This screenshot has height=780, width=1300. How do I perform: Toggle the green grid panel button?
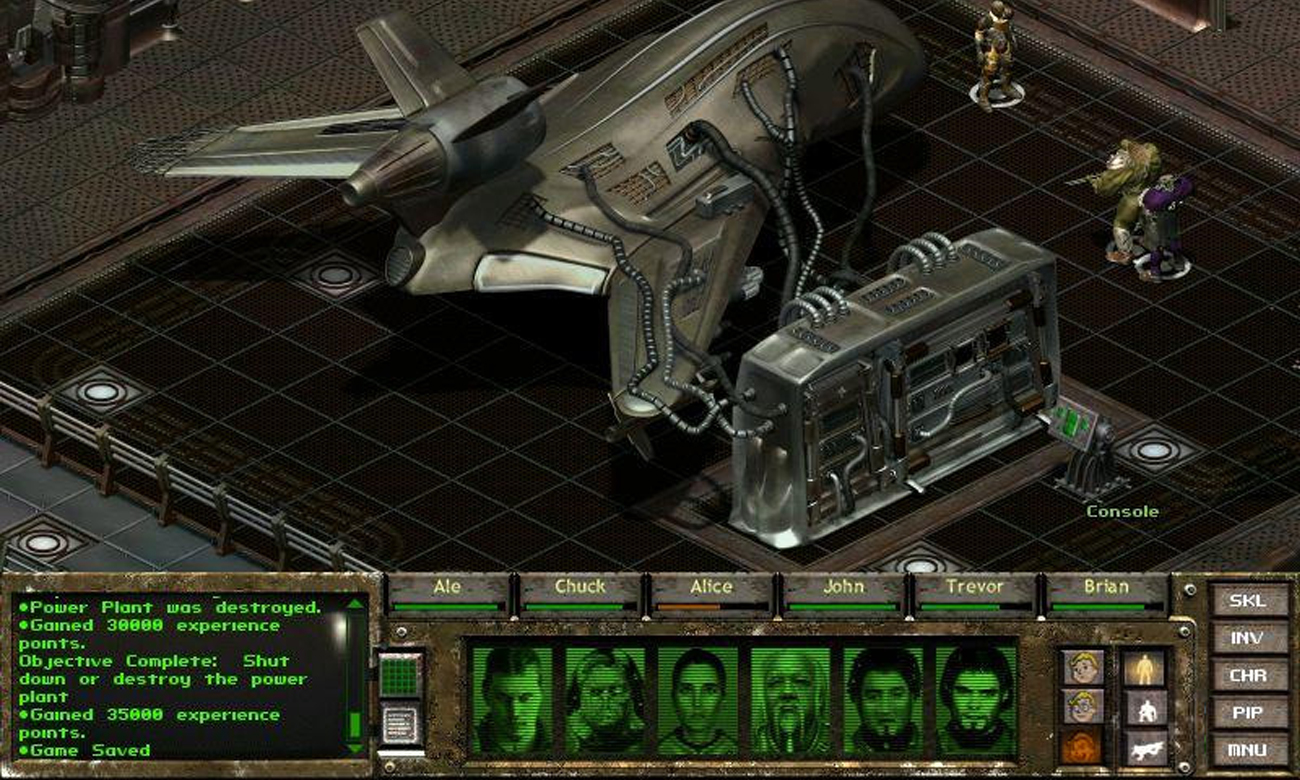click(401, 675)
